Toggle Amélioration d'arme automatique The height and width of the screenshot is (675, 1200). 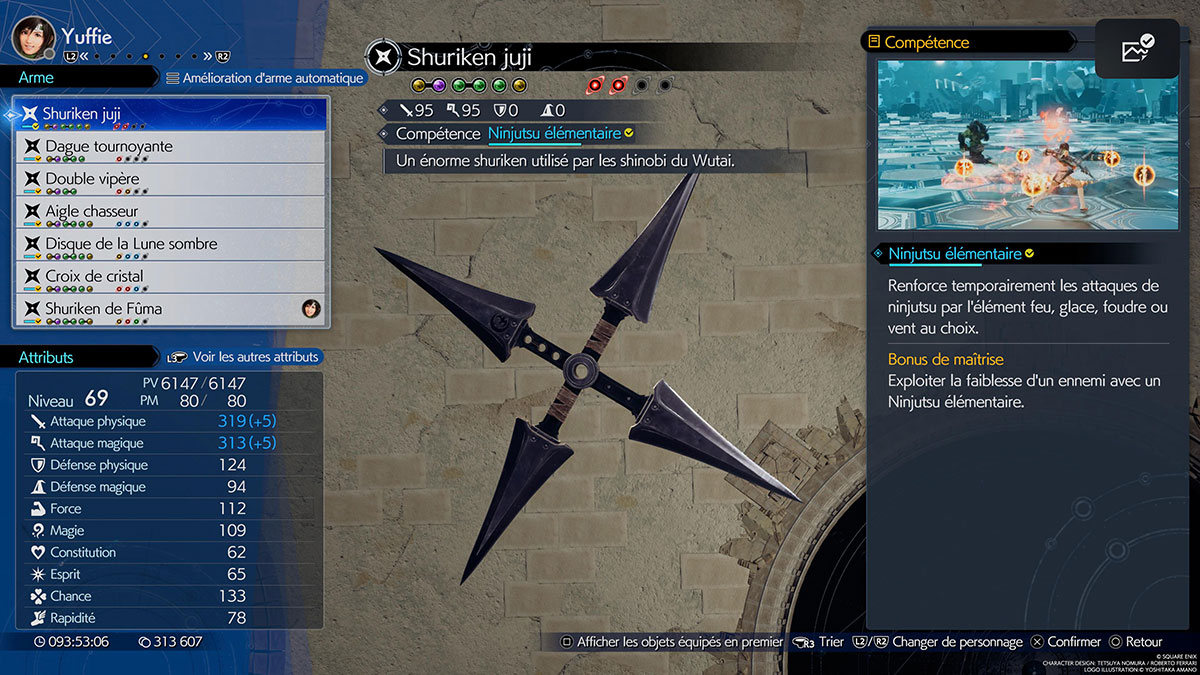264,78
